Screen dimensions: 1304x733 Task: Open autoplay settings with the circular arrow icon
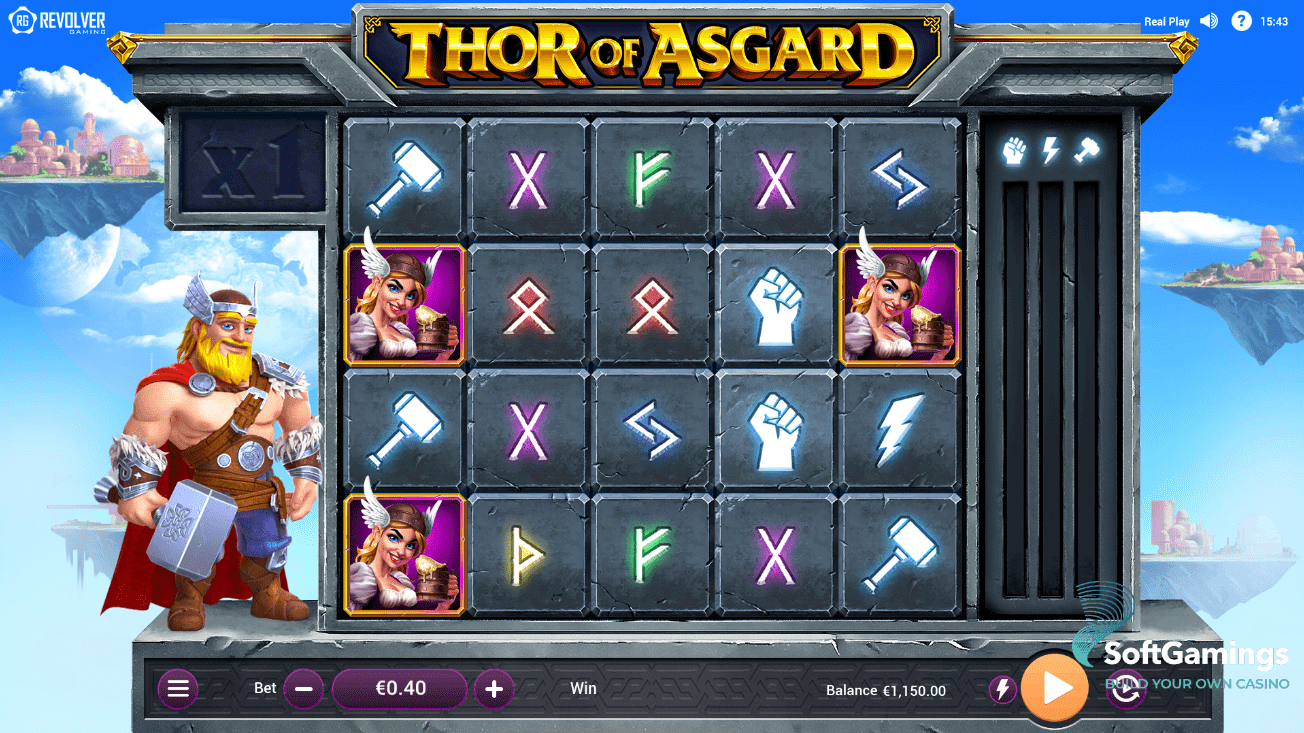pyautogui.click(x=1124, y=688)
